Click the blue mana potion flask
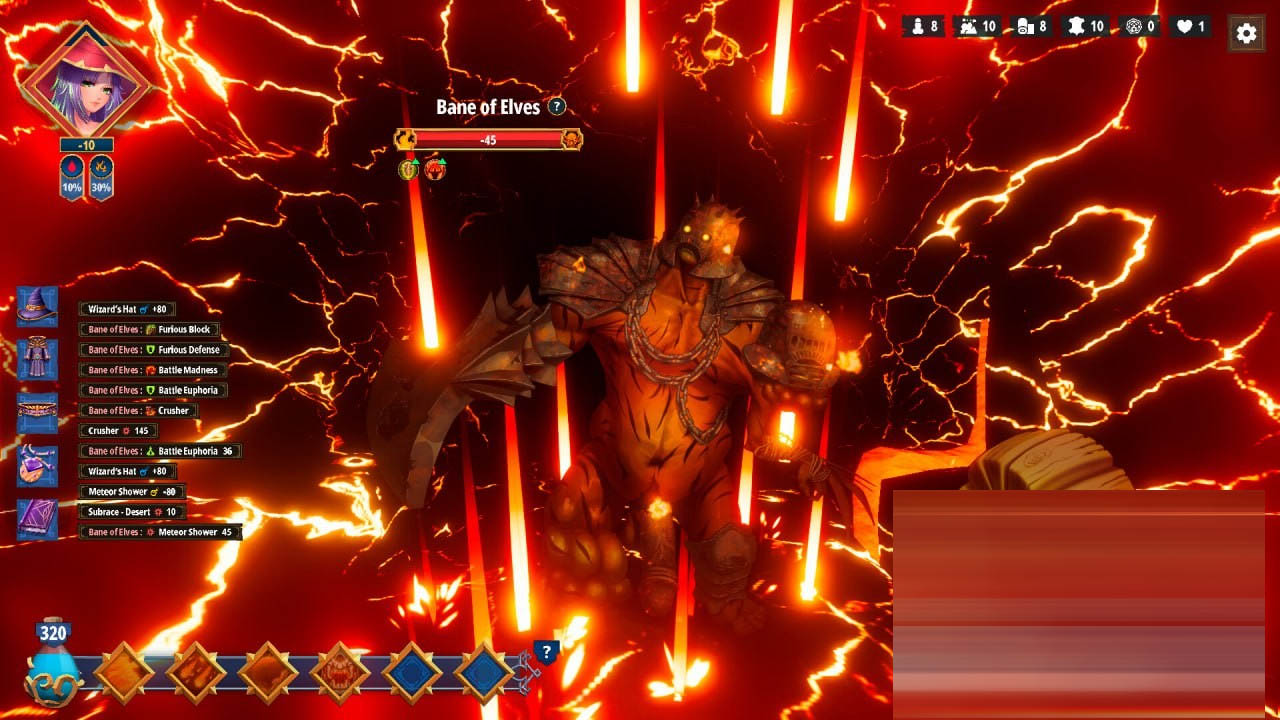 [x=53, y=665]
